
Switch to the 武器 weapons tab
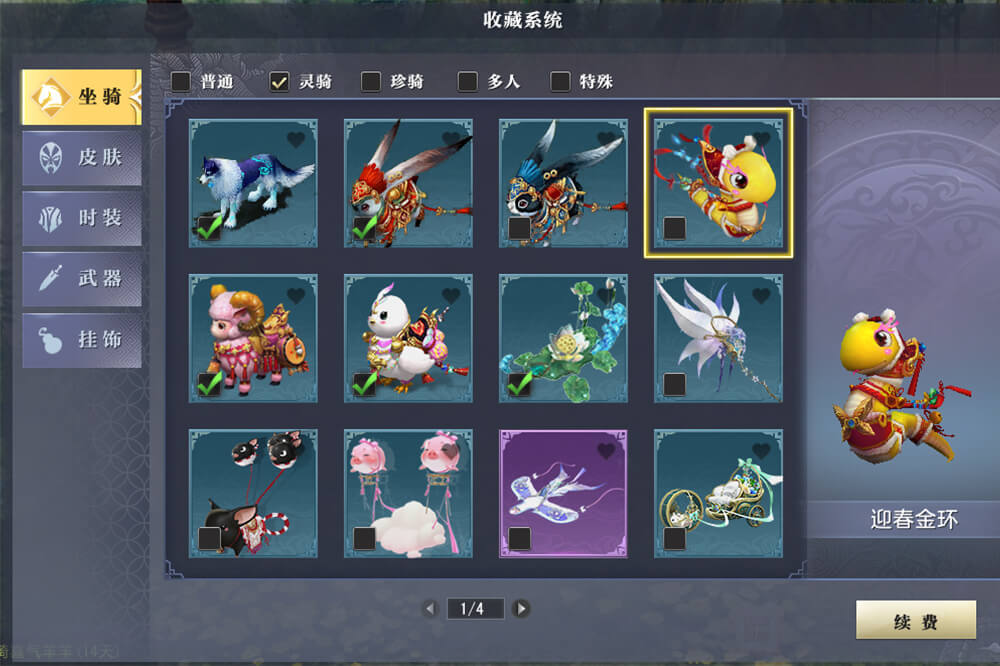point(81,279)
